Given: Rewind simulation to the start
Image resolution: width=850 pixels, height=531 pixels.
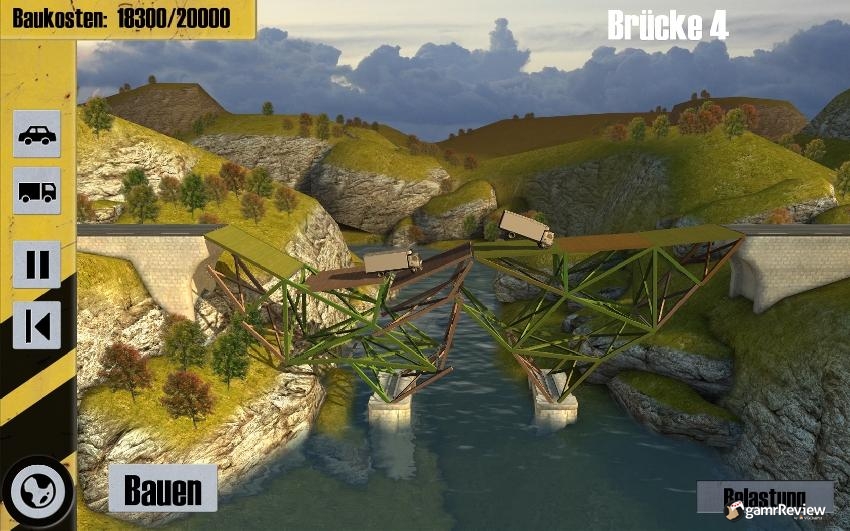Looking at the screenshot, I should 37,325.
